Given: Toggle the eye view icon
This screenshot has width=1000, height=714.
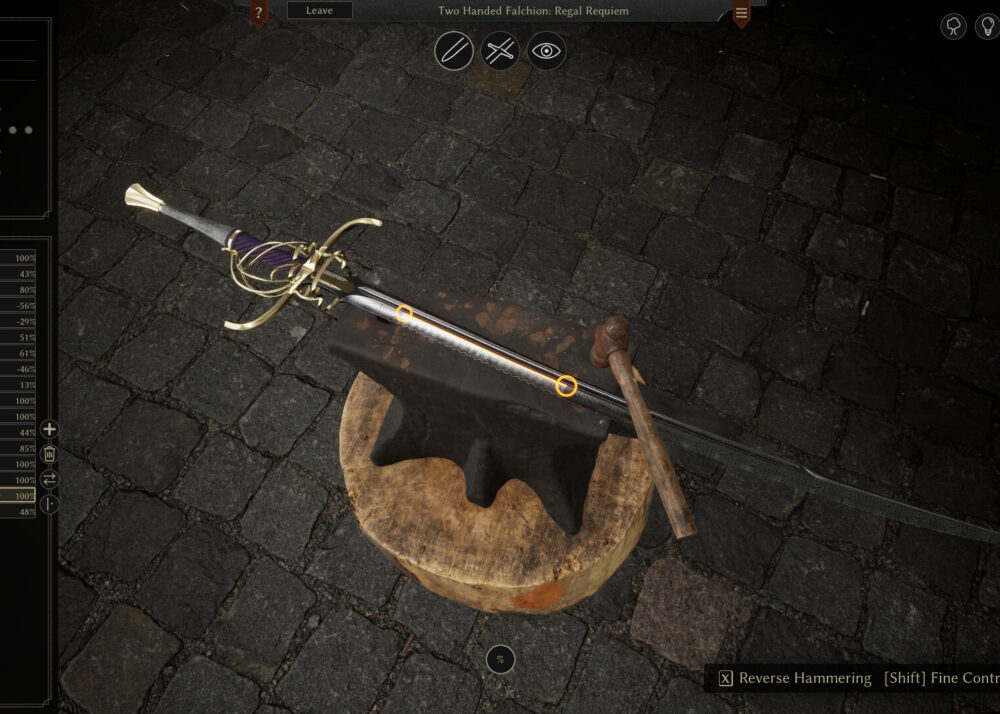Looking at the screenshot, I should coord(546,50).
